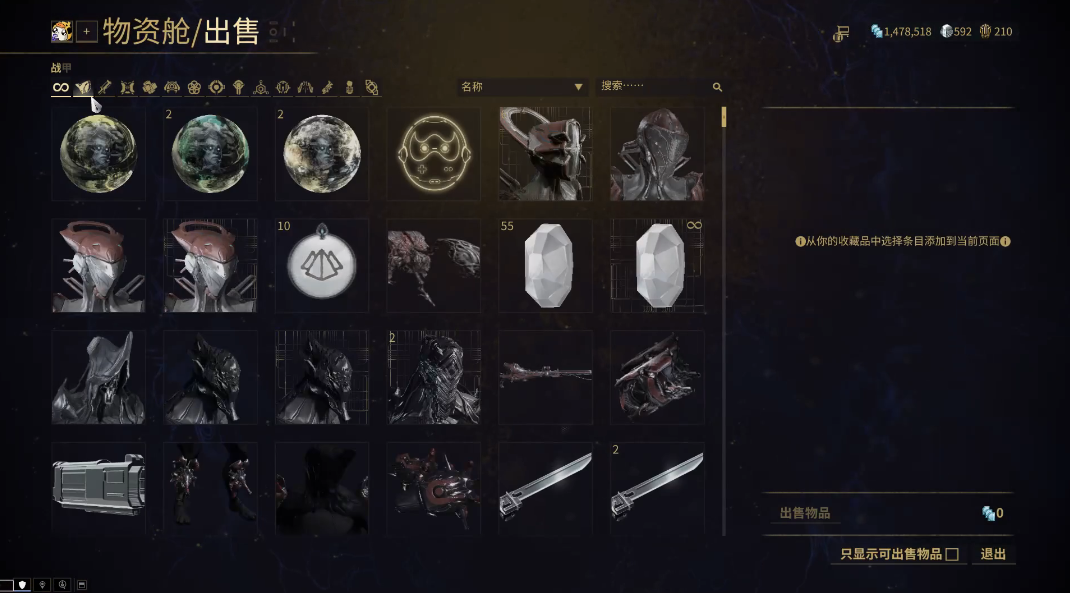Click the 搜索 search field
This screenshot has width=1070, height=593.
tap(655, 87)
